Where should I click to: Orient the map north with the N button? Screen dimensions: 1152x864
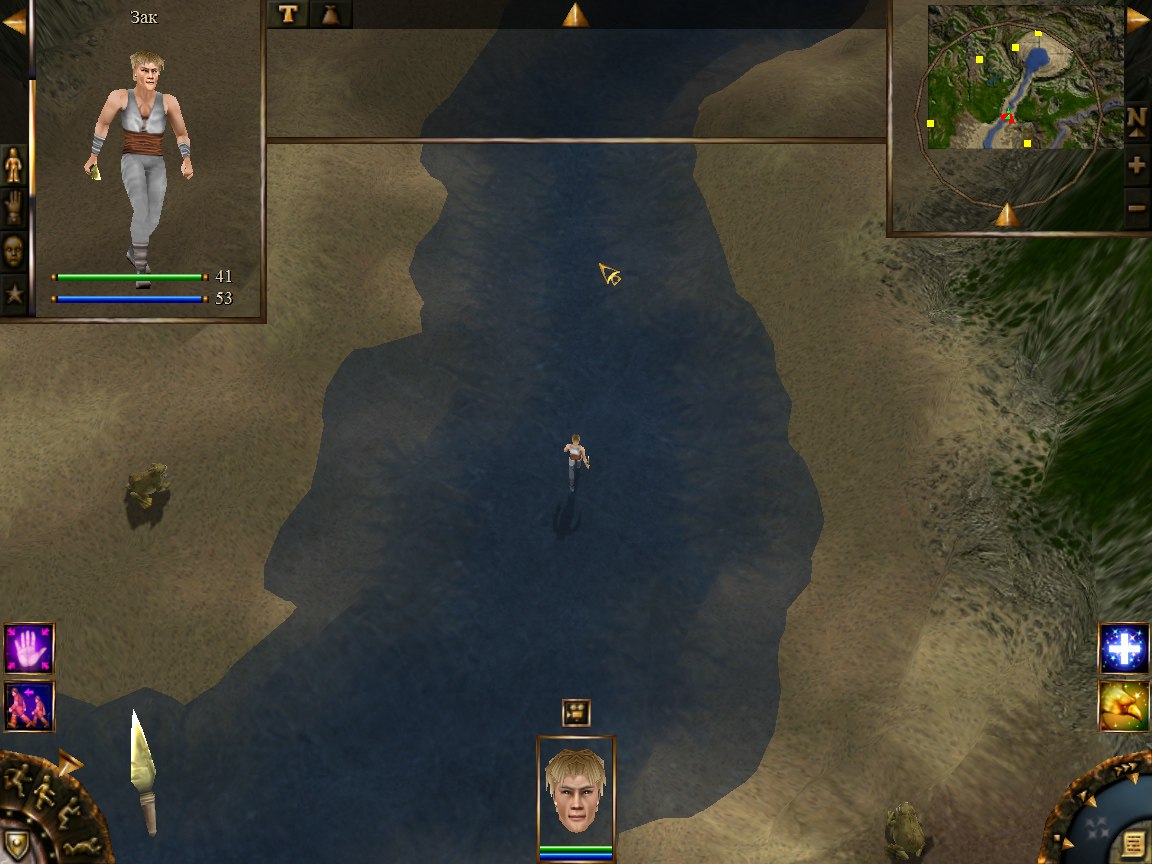[1137, 119]
